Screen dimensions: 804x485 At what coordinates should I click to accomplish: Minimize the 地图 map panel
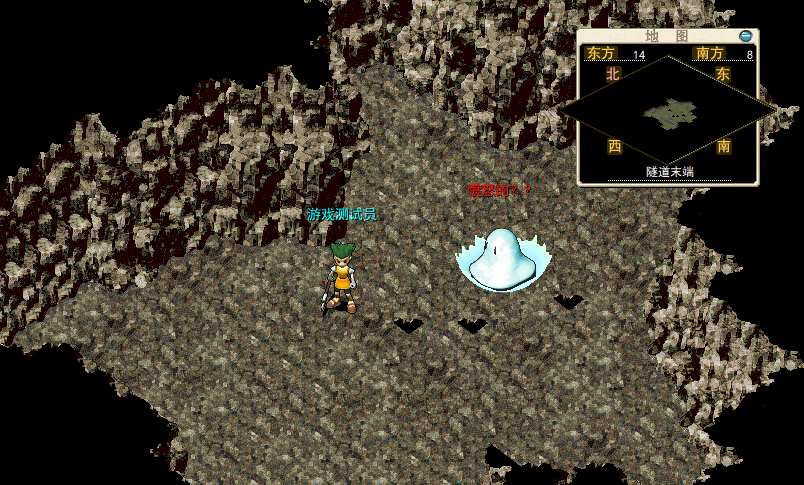[x=745, y=36]
